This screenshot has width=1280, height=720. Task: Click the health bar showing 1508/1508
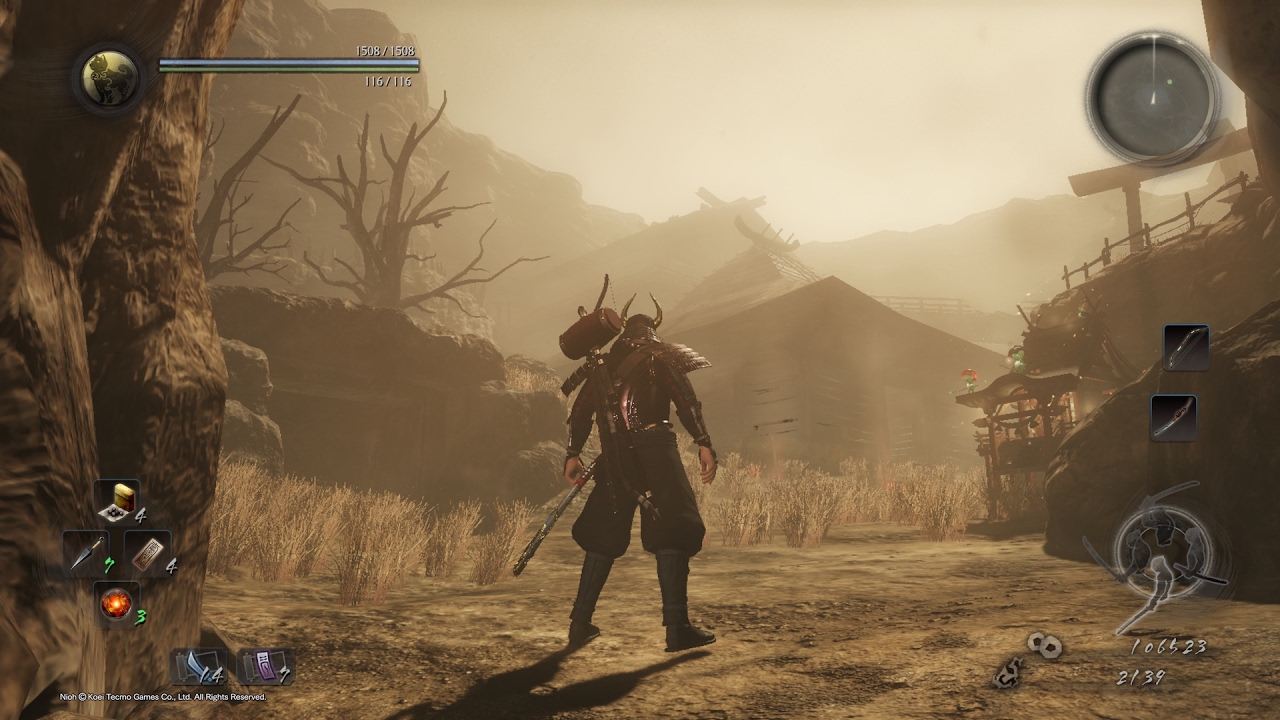click(x=285, y=62)
